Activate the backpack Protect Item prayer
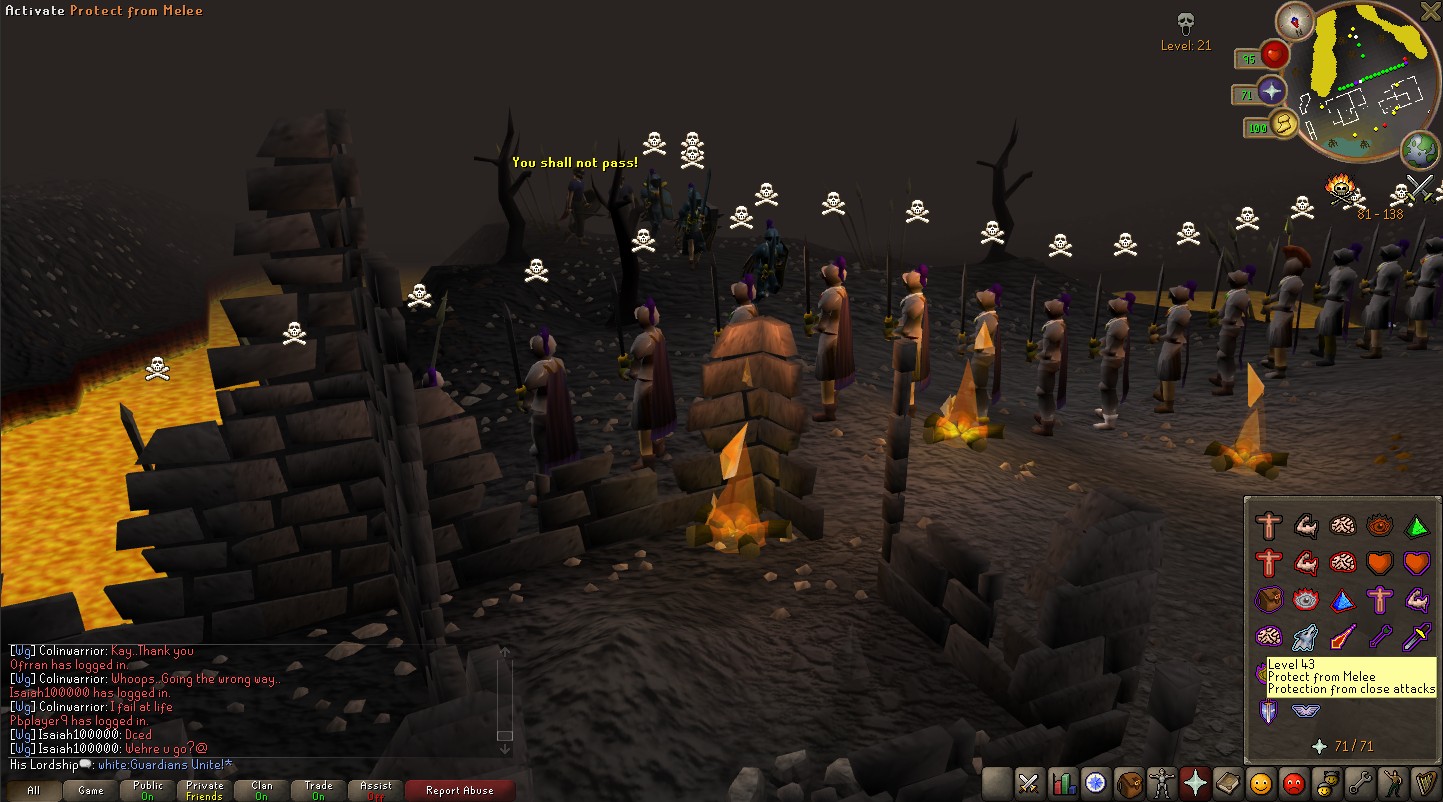This screenshot has height=802, width=1443. click(x=1269, y=600)
